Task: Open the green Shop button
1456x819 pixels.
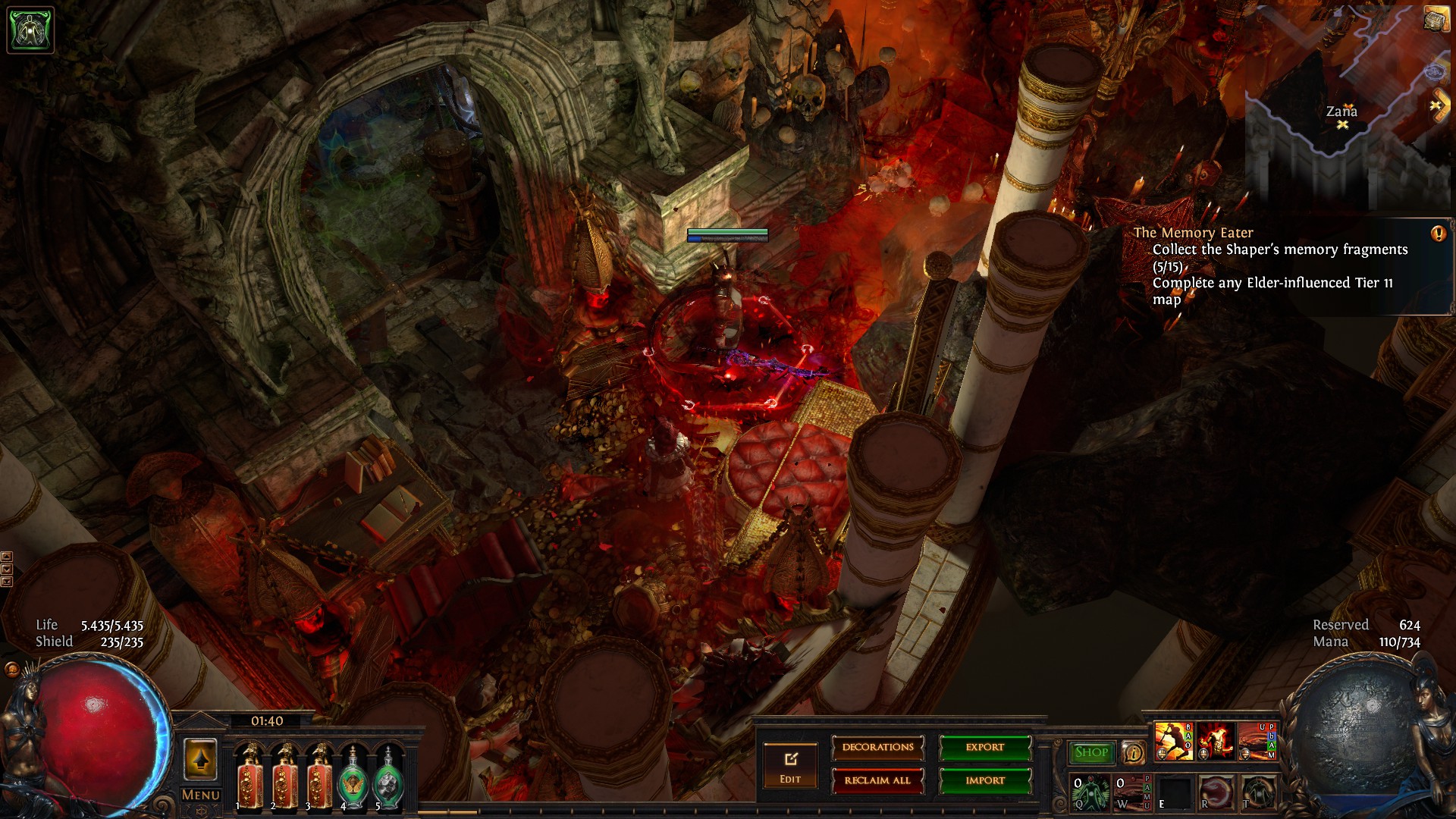Action: pos(1091,752)
